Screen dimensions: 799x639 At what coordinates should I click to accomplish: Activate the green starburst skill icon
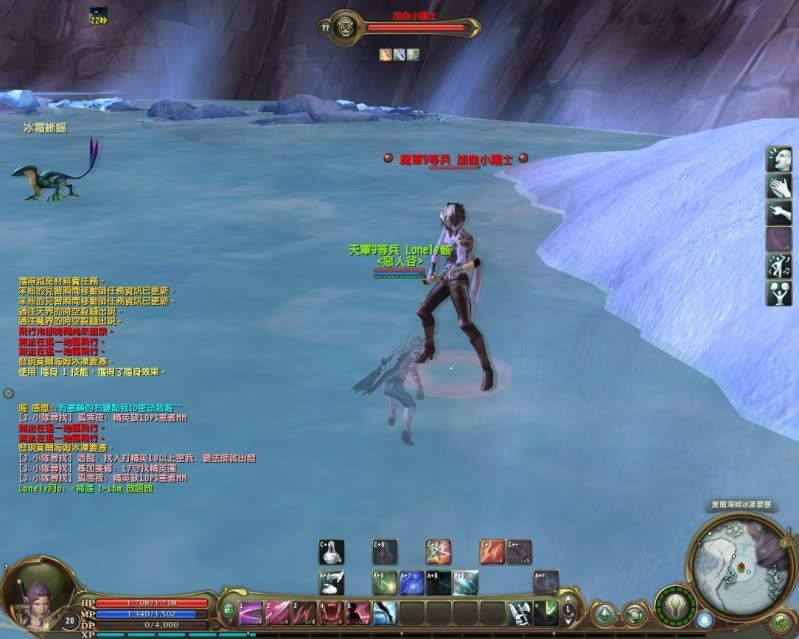439,551
